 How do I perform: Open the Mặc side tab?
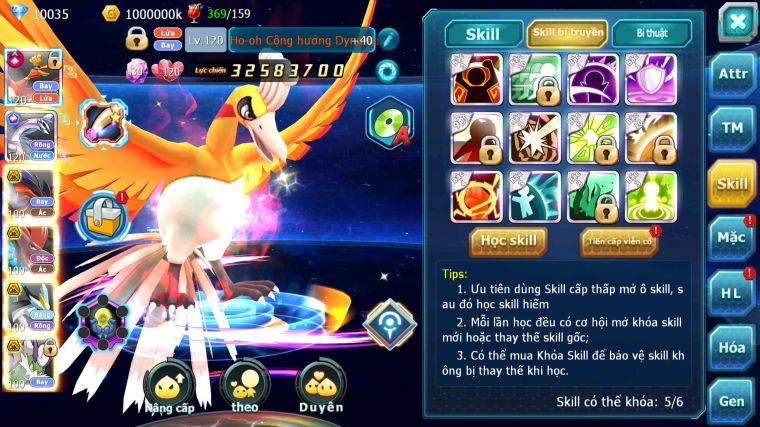coord(732,238)
